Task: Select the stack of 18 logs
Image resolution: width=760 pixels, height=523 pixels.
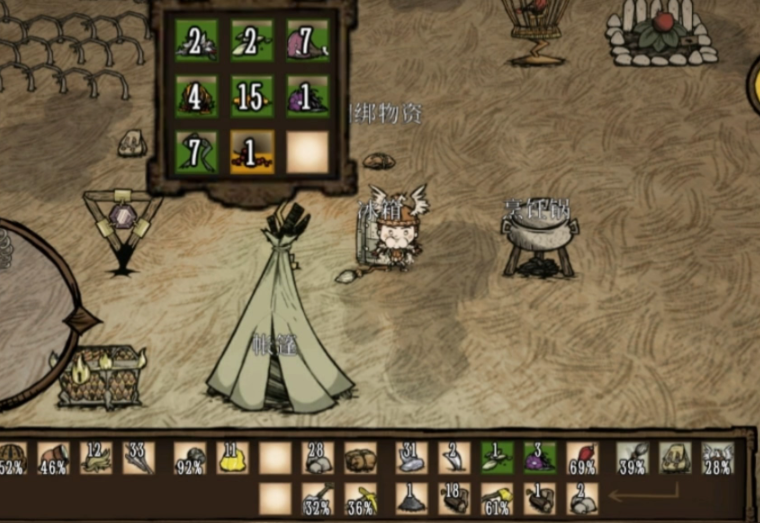Action: pos(453,497)
